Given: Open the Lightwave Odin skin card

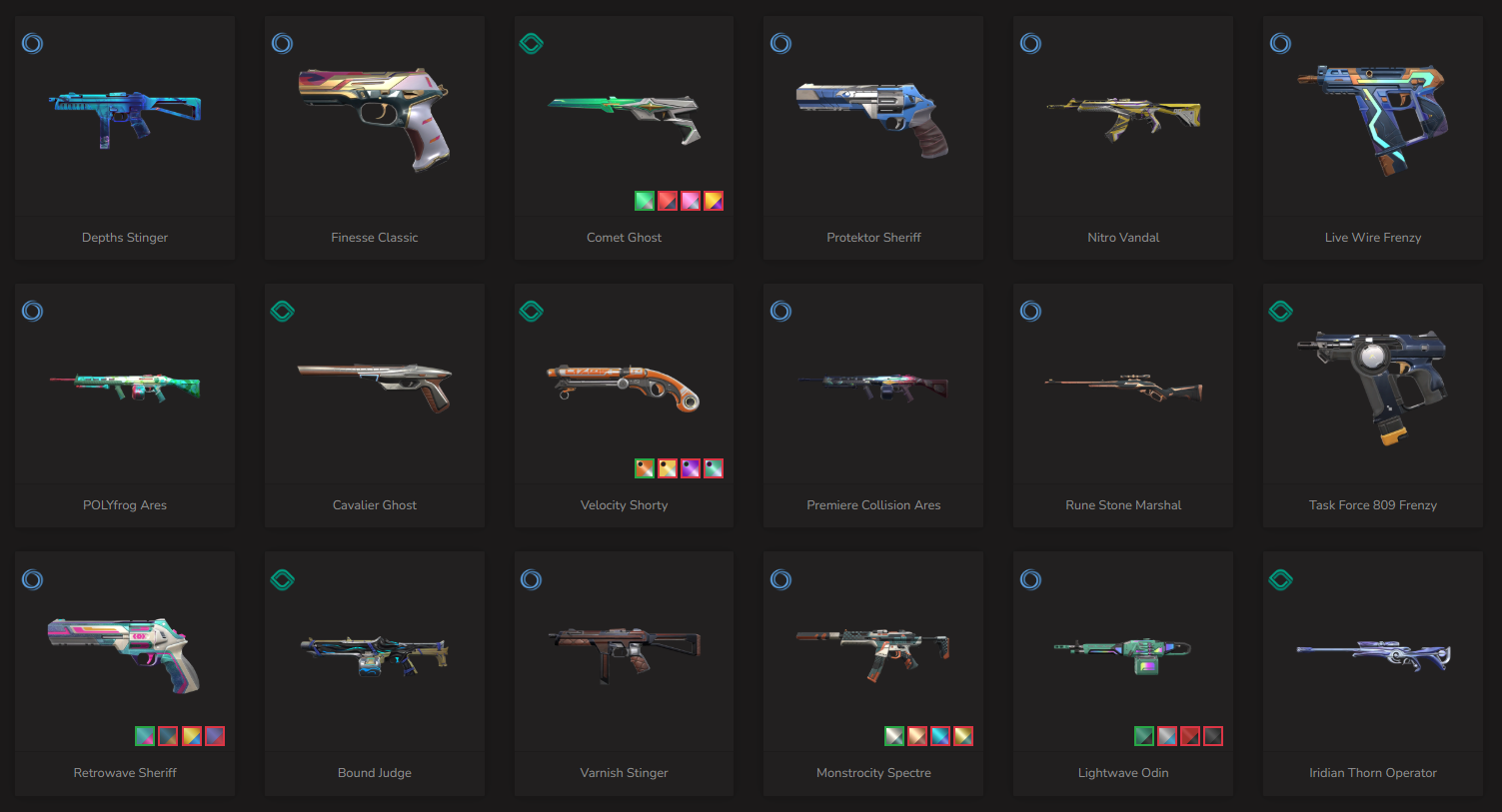Looking at the screenshot, I should [1123, 654].
